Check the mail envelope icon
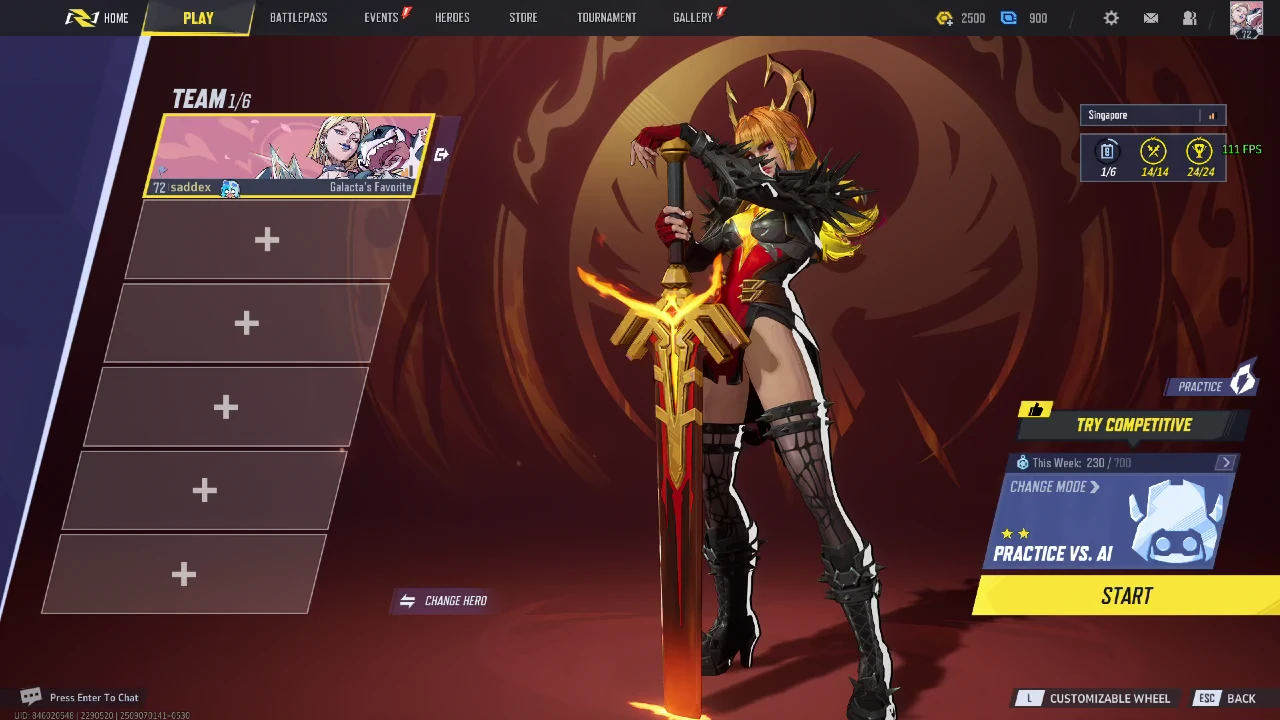Image resolution: width=1280 pixels, height=720 pixels. [1151, 18]
